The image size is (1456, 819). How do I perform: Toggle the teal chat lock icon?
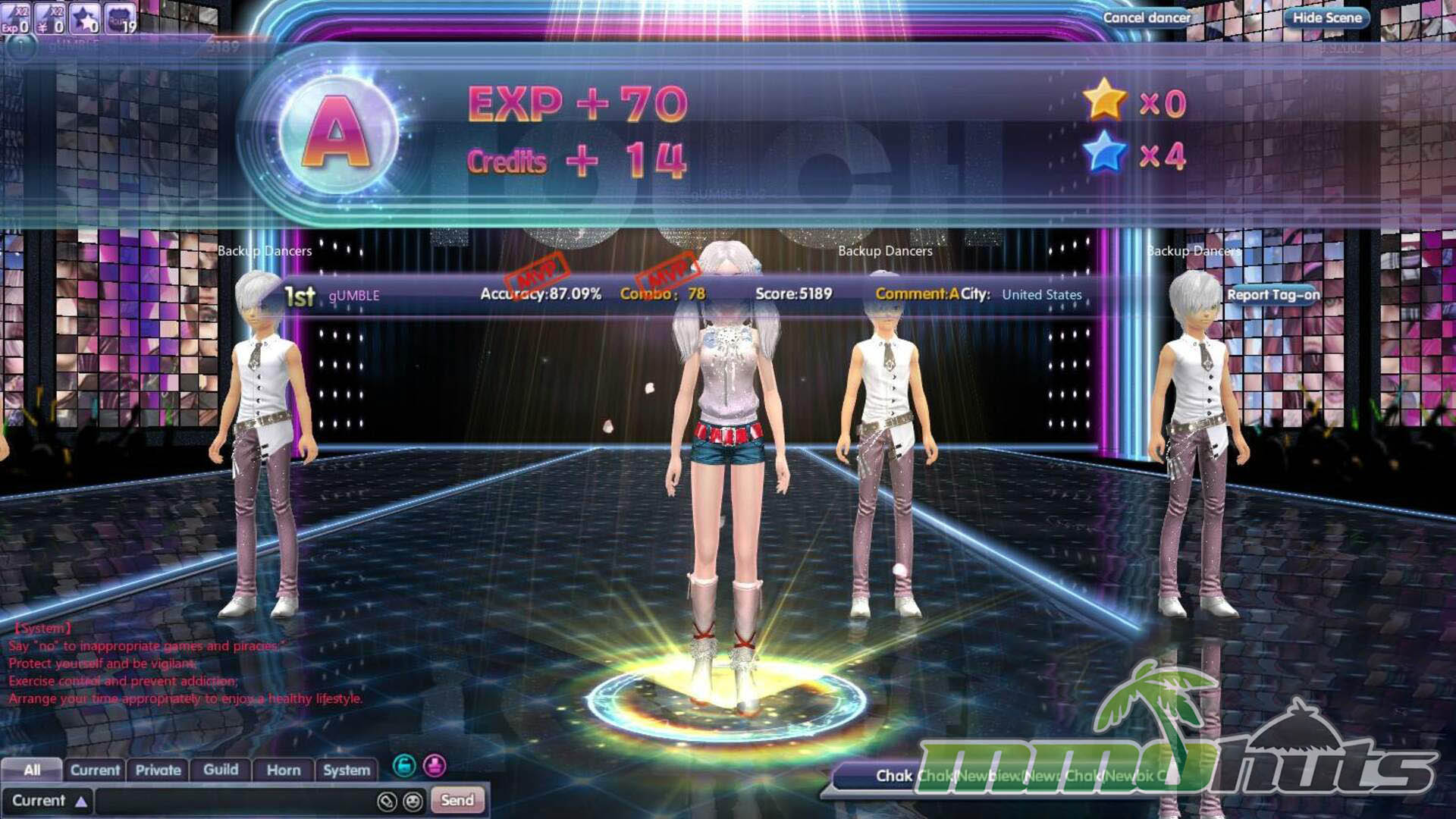coord(404,766)
